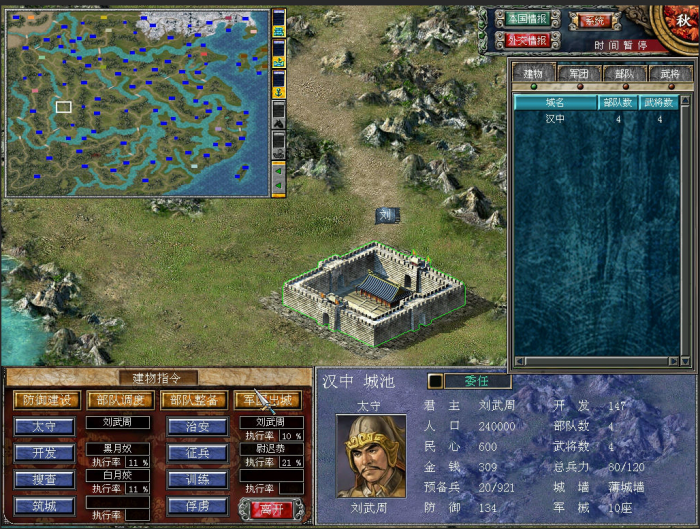Click the red 离开 leave button
Screen dimensions: 700x529
coord(269,508)
